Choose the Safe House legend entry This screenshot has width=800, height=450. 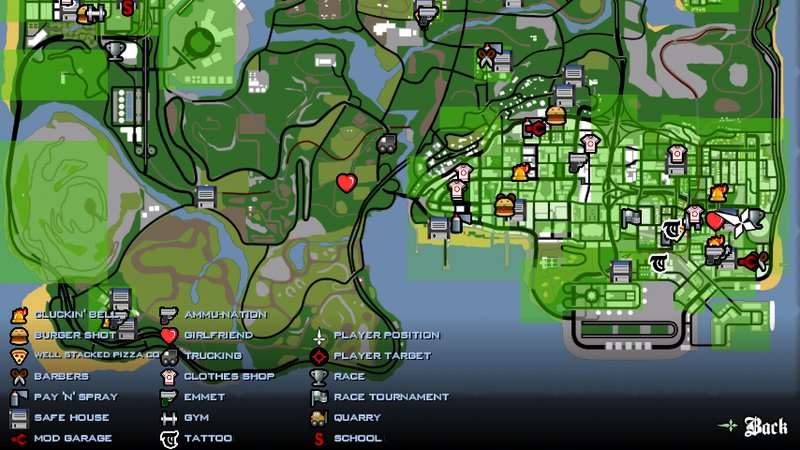click(x=71, y=417)
